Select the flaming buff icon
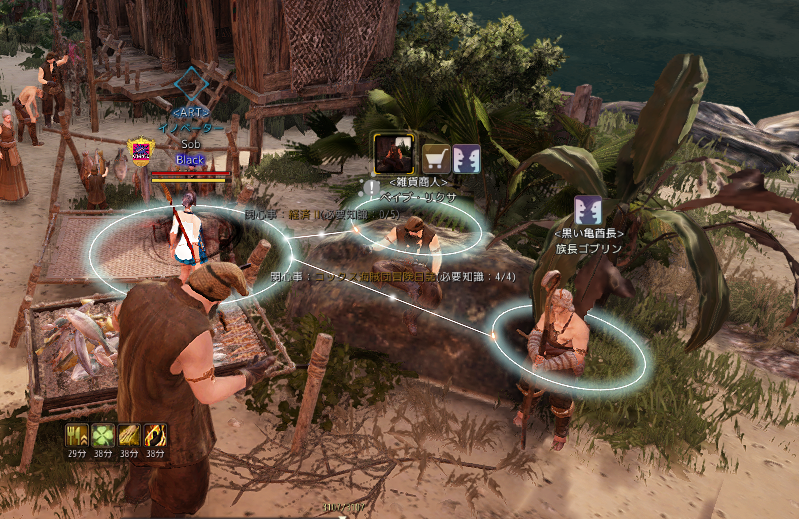 tap(156, 435)
